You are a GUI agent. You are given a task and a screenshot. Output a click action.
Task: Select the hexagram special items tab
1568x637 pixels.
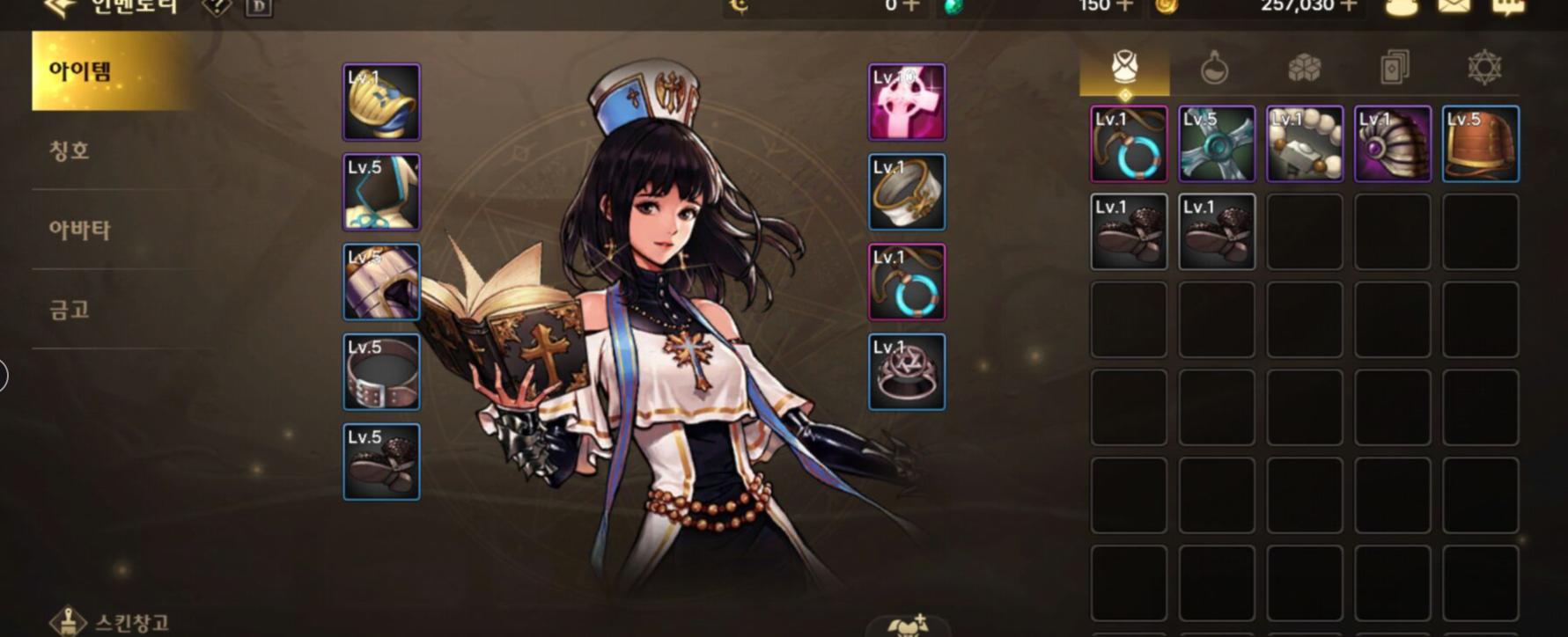[1486, 68]
